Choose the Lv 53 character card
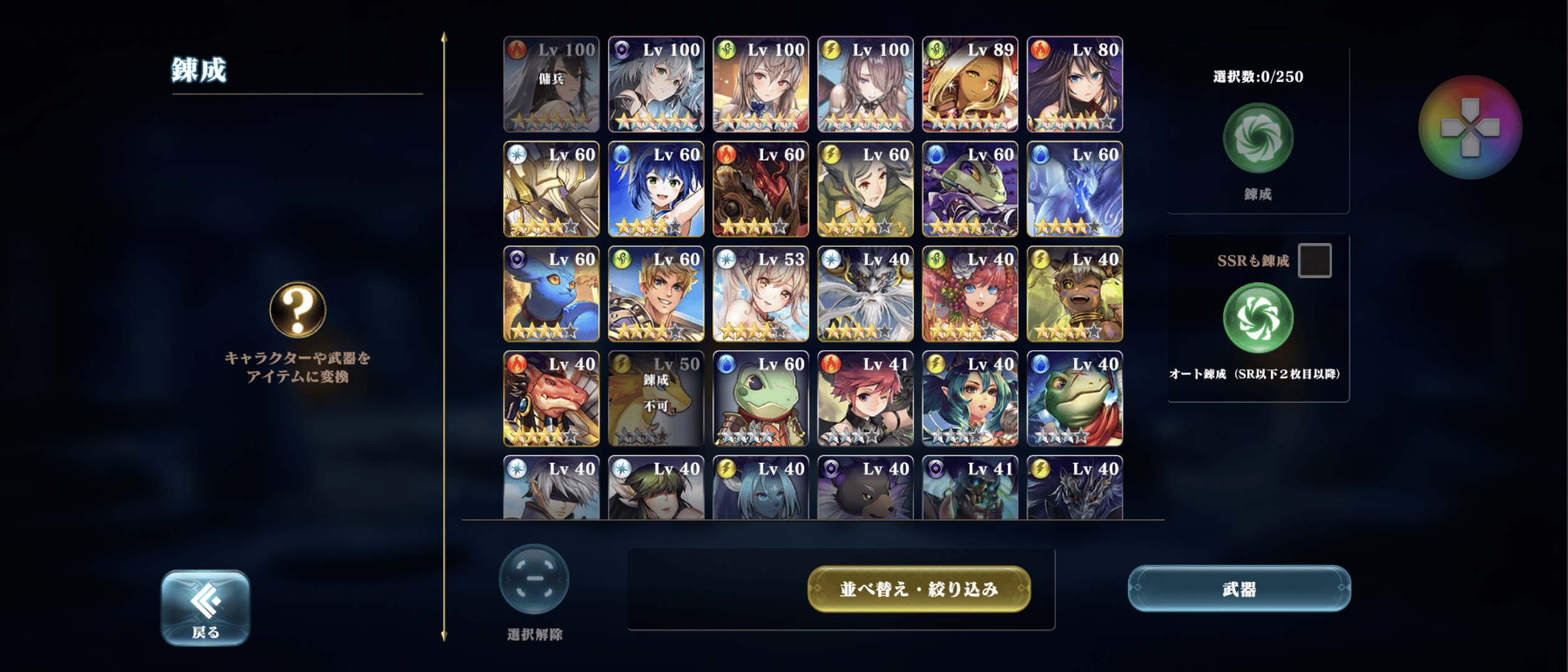The height and width of the screenshot is (672, 1568). (760, 294)
